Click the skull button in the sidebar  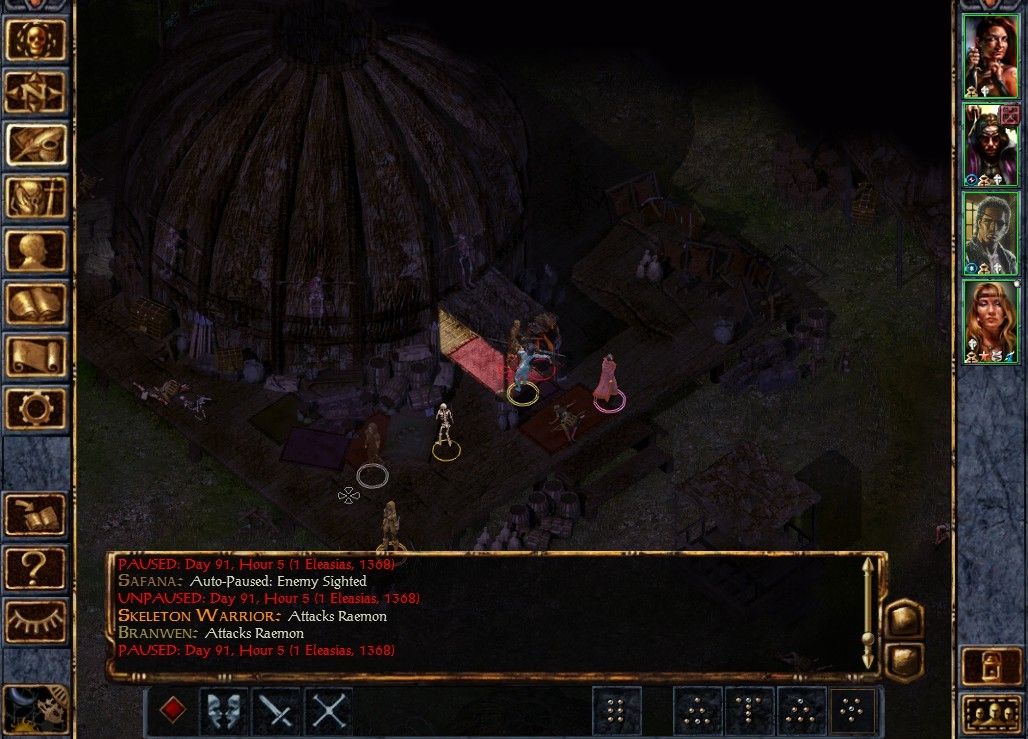36,40
